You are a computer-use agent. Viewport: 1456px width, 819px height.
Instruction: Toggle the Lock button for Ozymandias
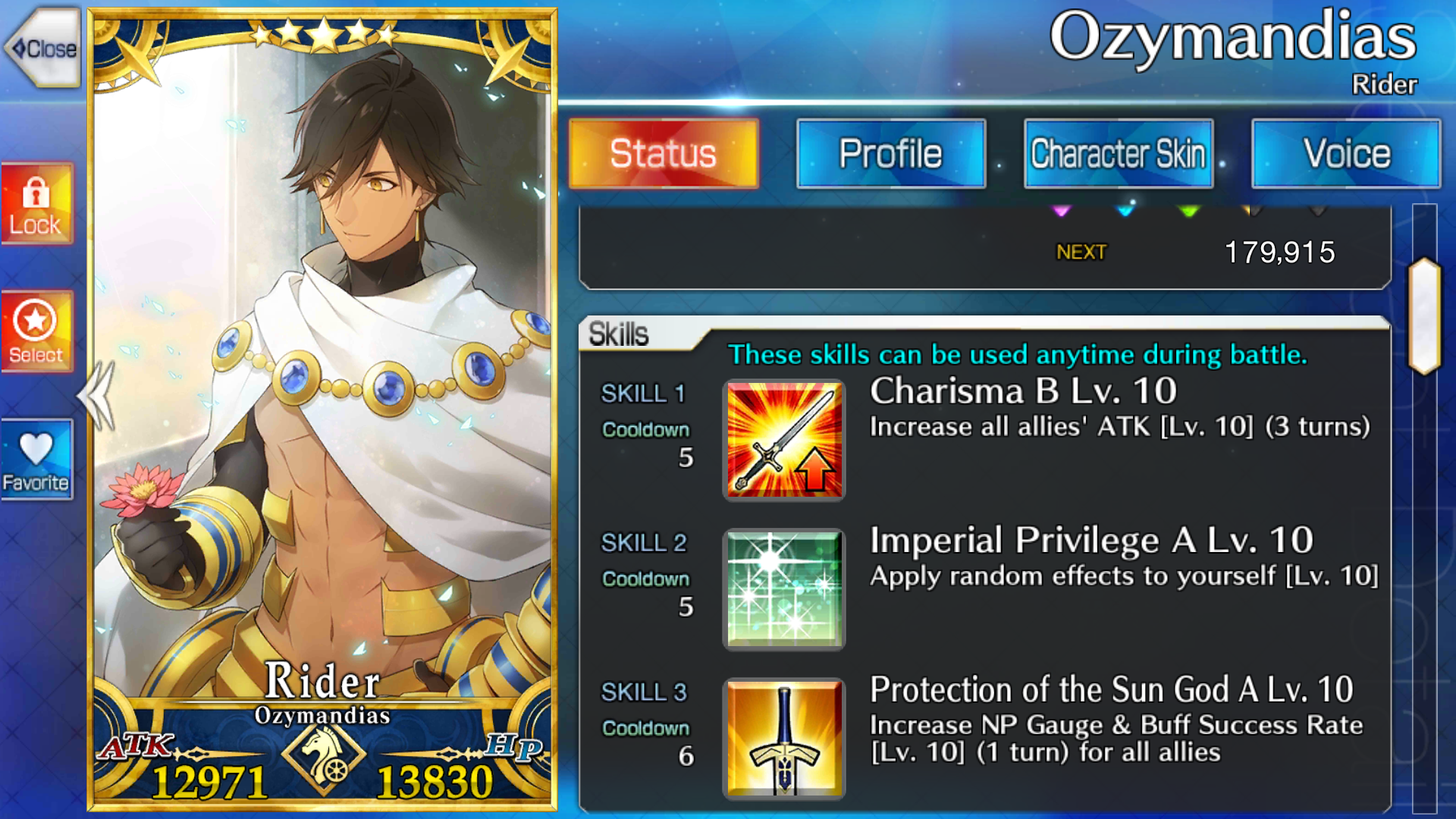click(36, 203)
